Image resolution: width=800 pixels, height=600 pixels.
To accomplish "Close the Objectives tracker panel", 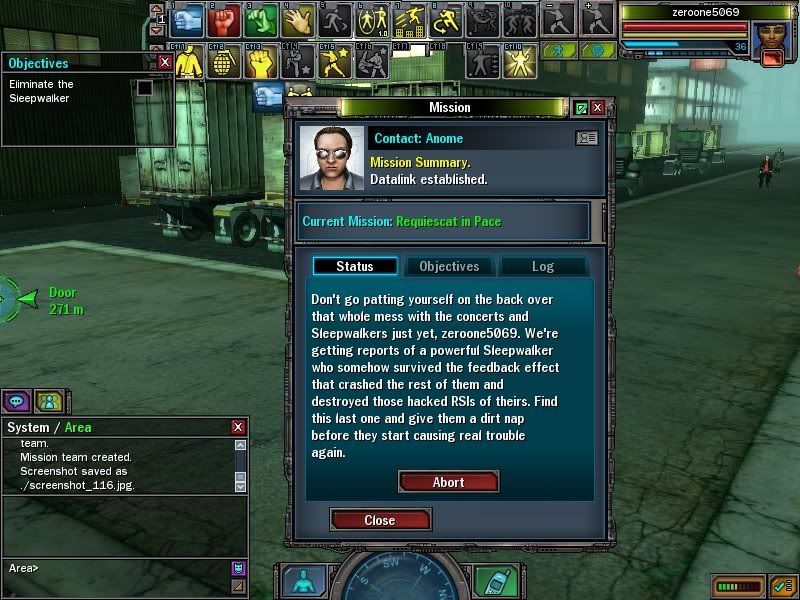I will (165, 62).
